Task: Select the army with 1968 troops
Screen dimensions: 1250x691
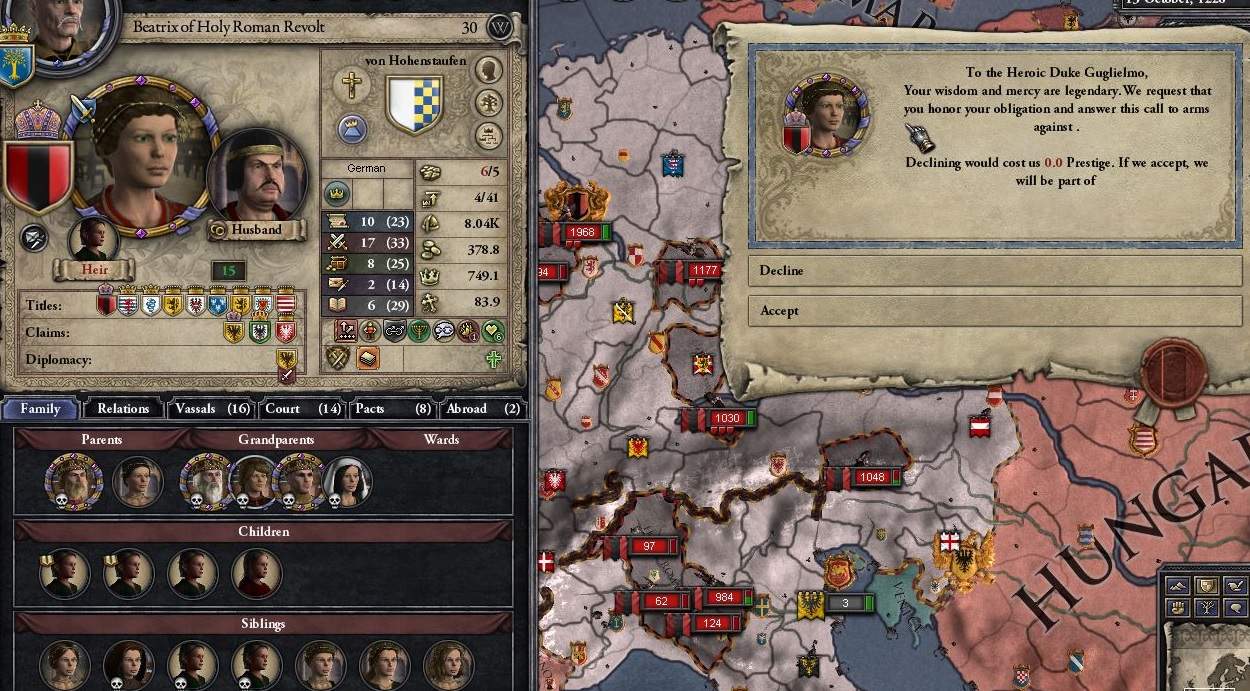Action: pos(580,233)
